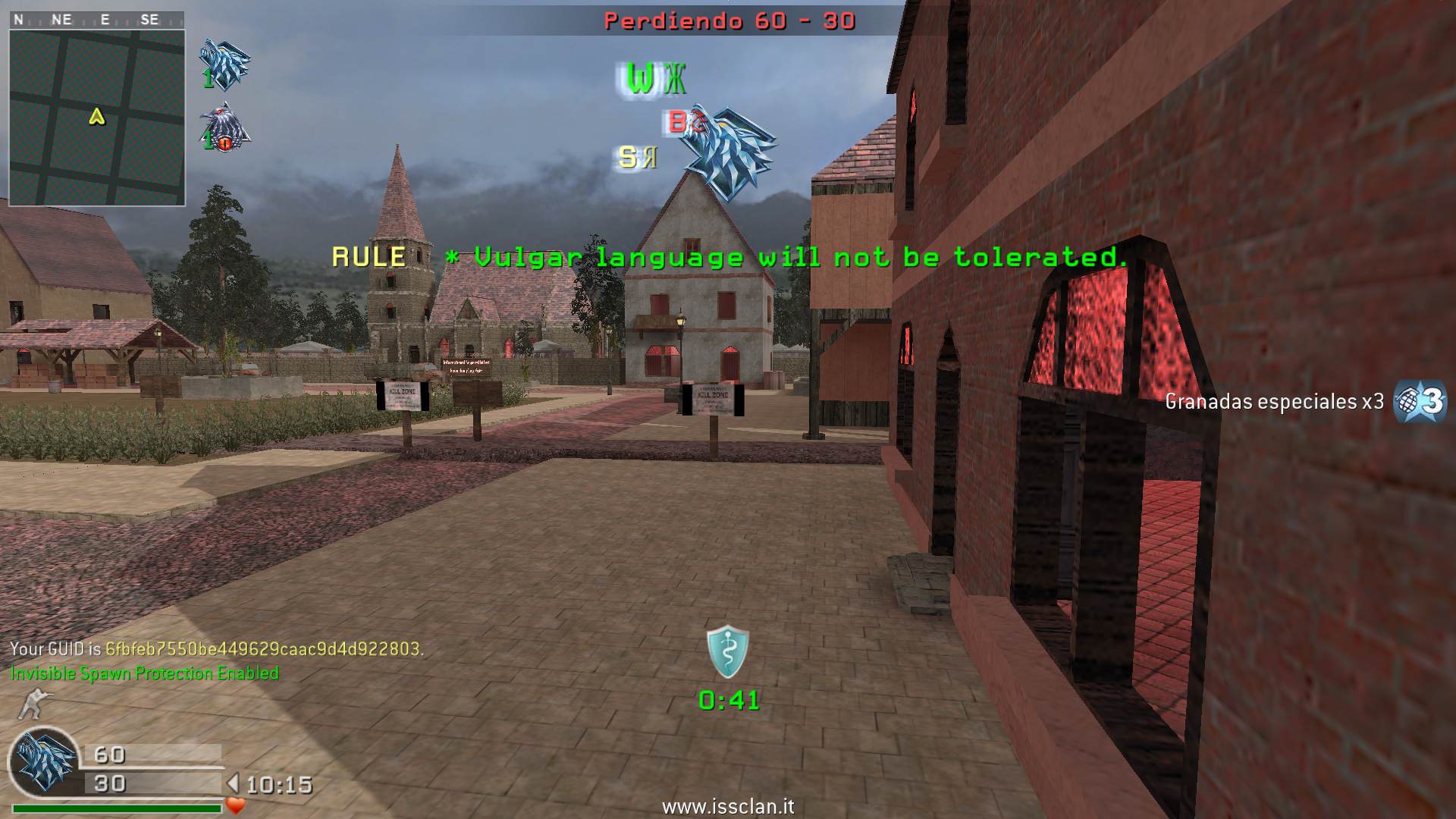The height and width of the screenshot is (819, 1456).
Task: Select the special grenades icon
Action: 1420,400
